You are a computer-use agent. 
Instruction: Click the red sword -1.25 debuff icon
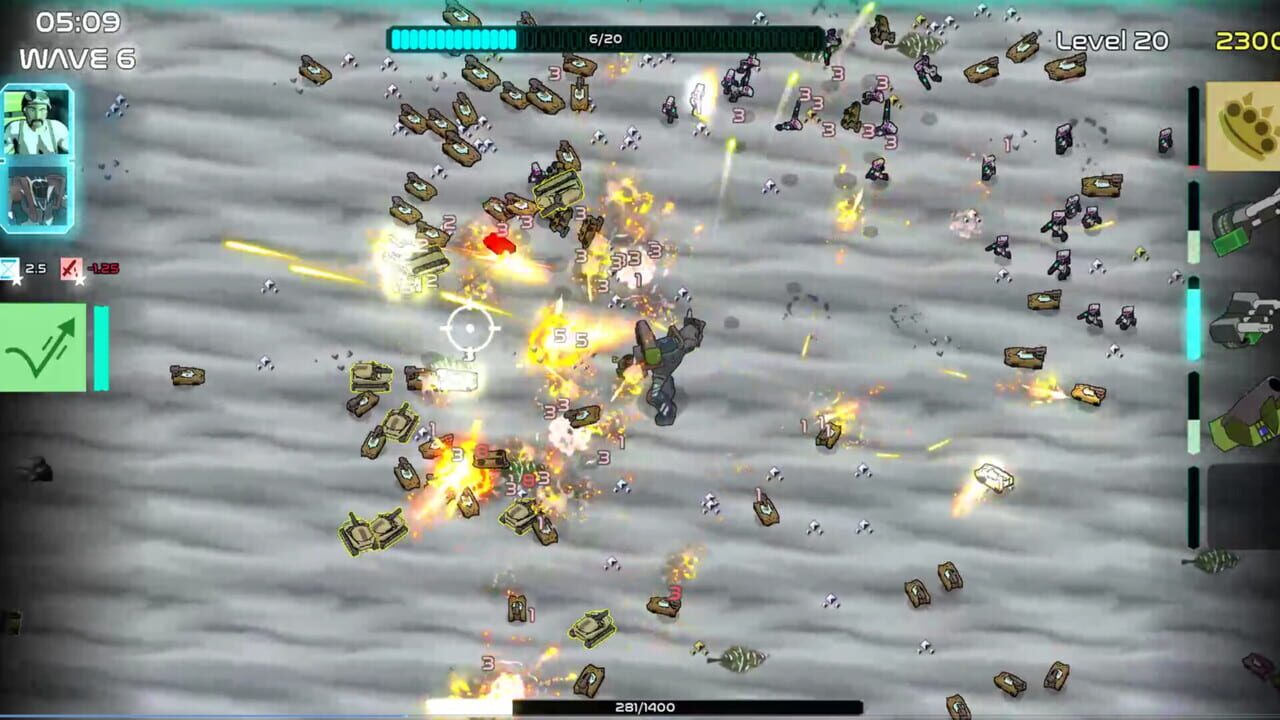pos(70,268)
